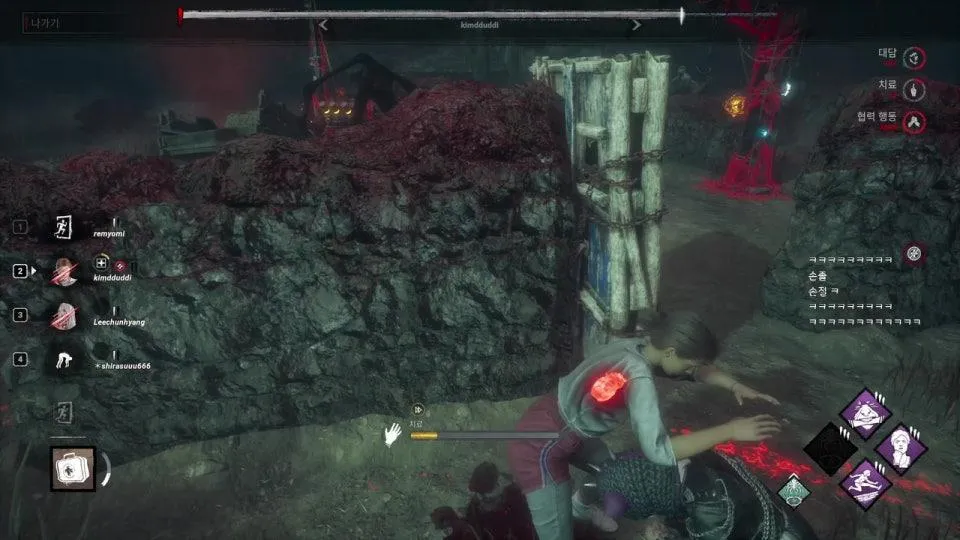Click the teal offering diamond icon
The image size is (960, 540).
[x=794, y=490]
